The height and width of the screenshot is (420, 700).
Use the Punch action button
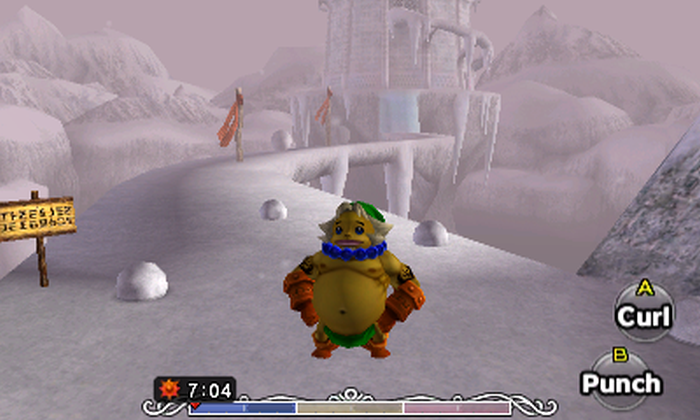[621, 381]
